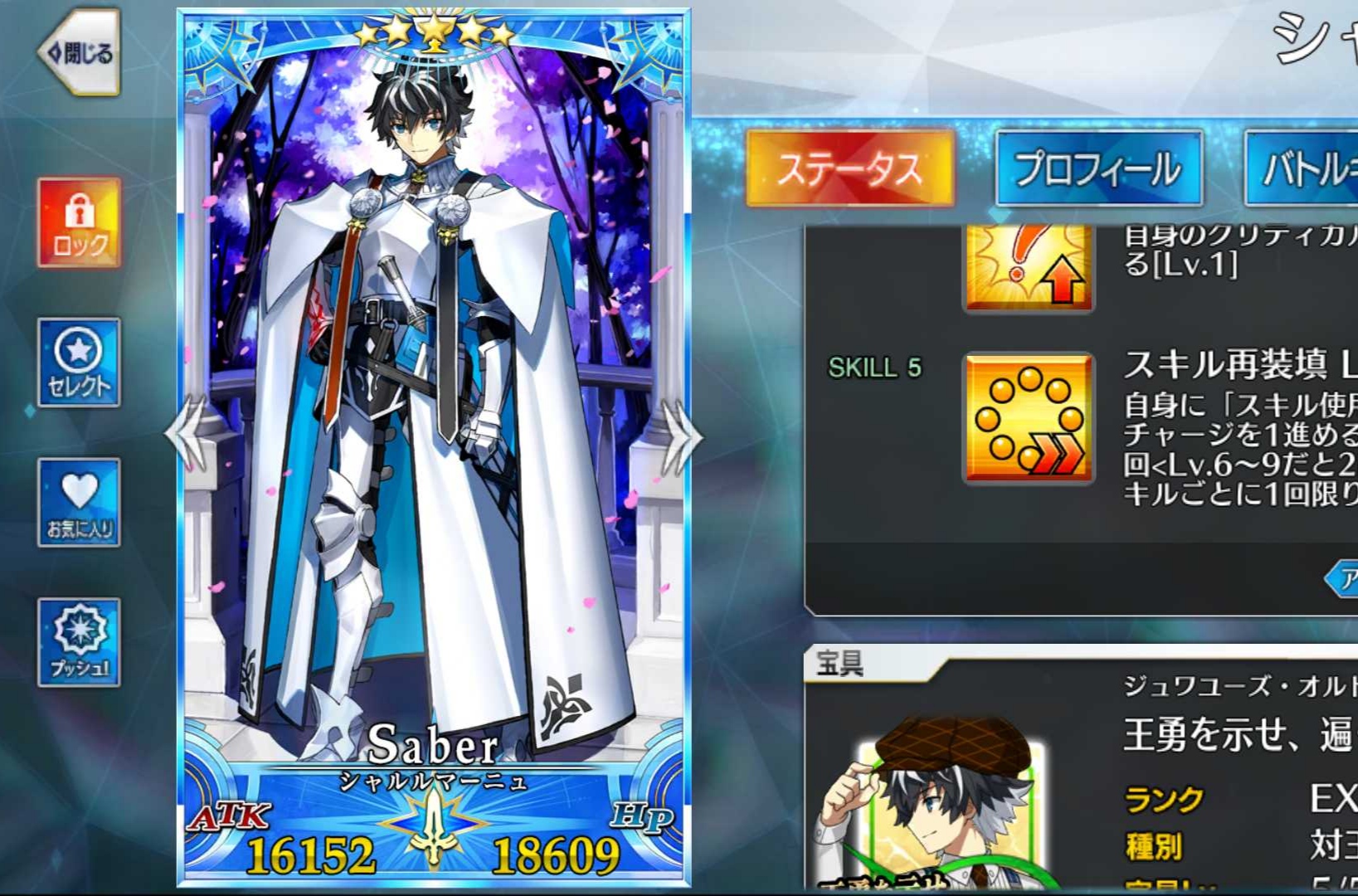
Task: Switch to the Status tab
Action: click(x=849, y=168)
